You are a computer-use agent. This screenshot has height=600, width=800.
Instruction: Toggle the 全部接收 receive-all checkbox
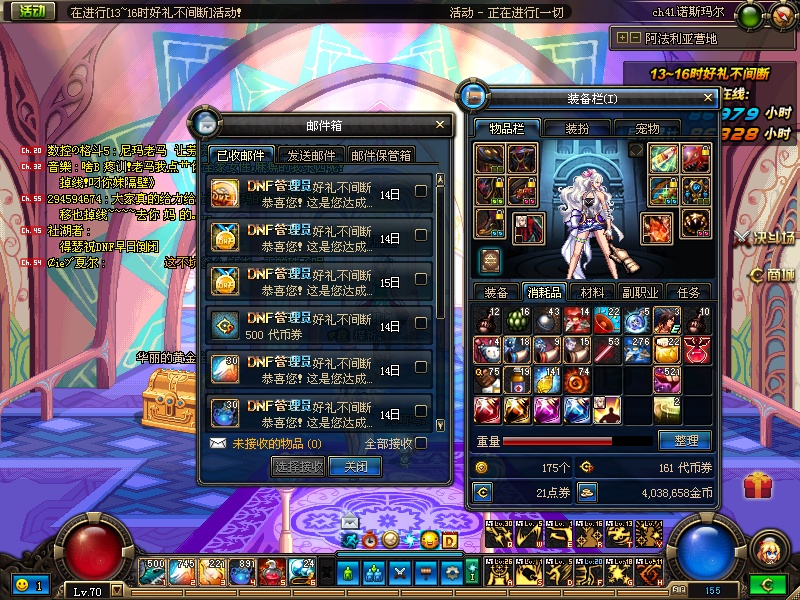click(x=421, y=443)
